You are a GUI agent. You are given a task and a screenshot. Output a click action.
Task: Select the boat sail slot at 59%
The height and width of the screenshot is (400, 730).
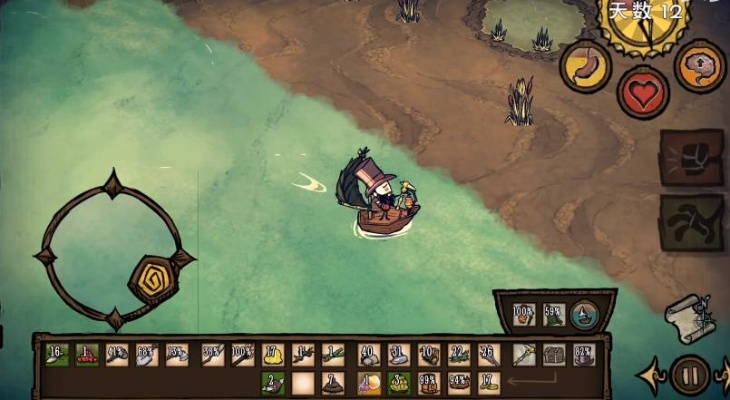(x=554, y=314)
